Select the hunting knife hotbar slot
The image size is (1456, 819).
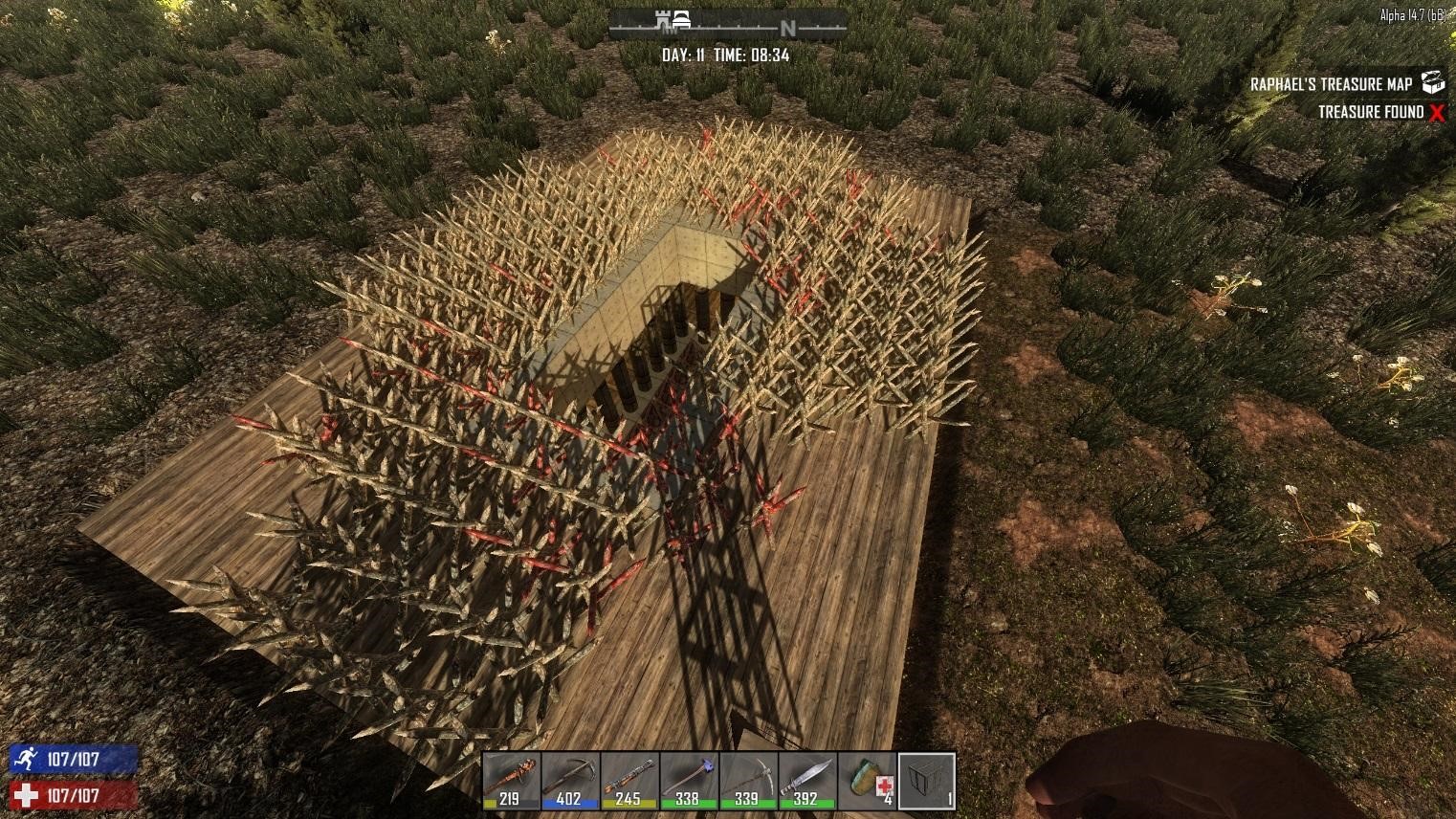coord(807,780)
